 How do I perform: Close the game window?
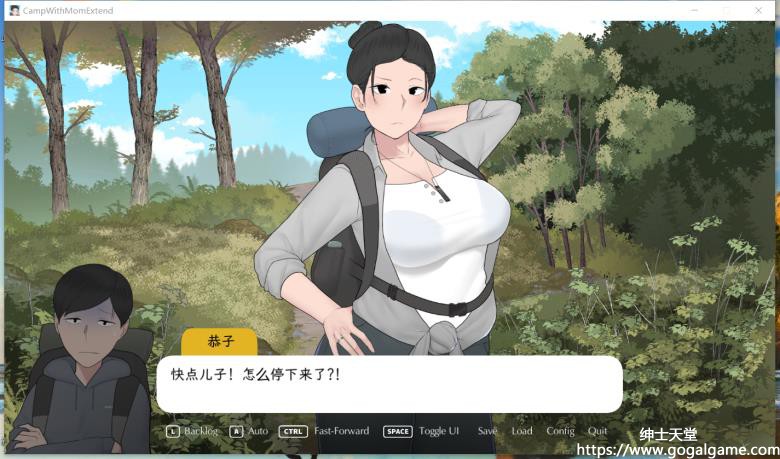(757, 10)
